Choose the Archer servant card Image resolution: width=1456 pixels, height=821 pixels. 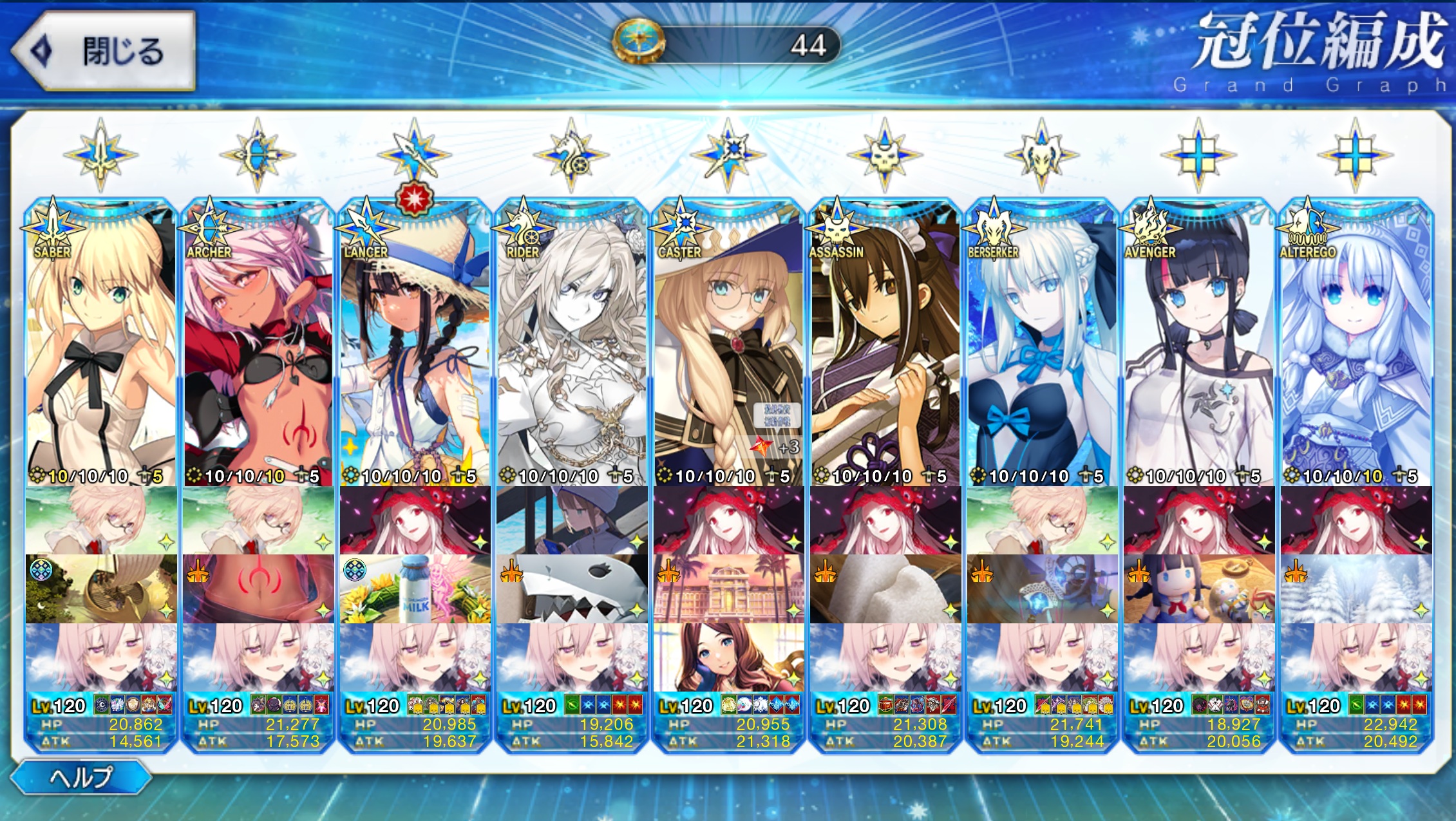(x=258, y=348)
